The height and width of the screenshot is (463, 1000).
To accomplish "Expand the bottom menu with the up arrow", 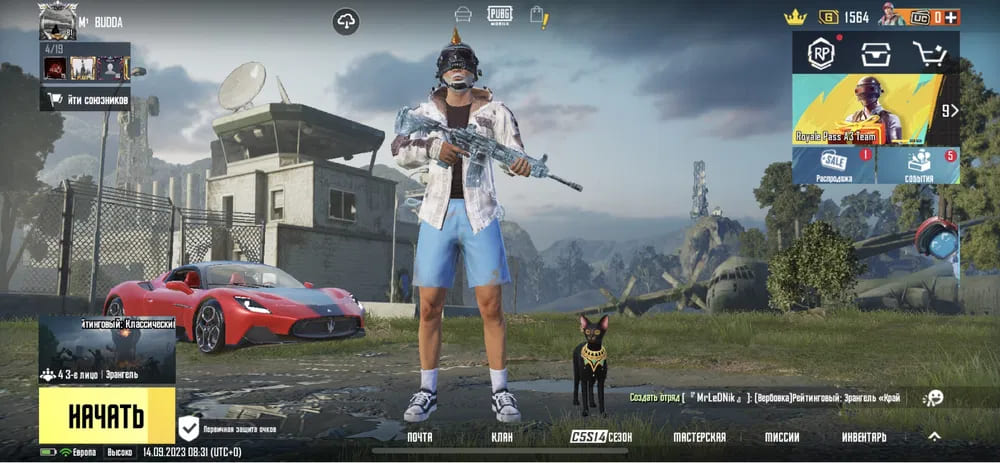I will pos(934,437).
